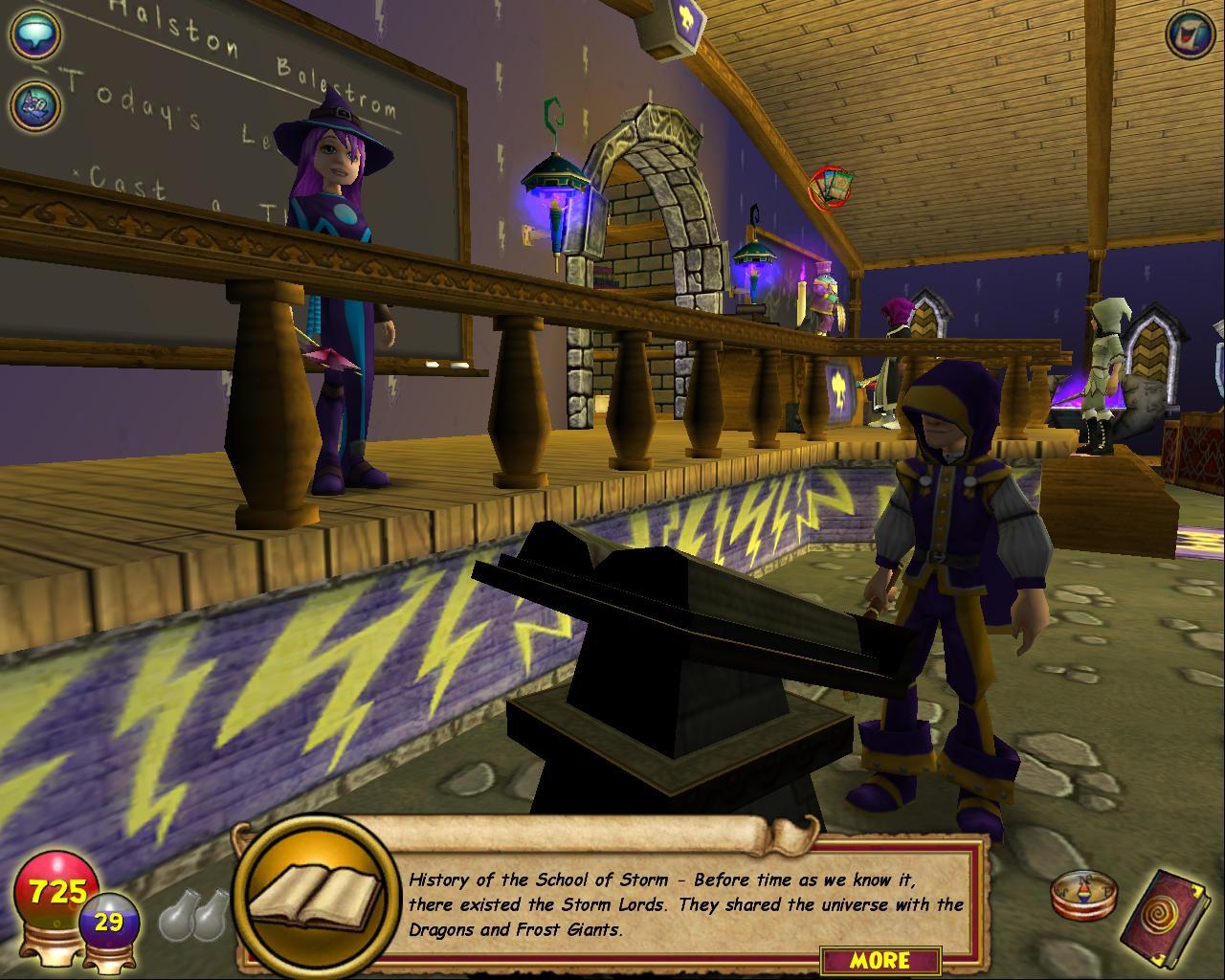Click the compass icon beside the spellbook
Screen dimensions: 1225x980
point(1078,897)
